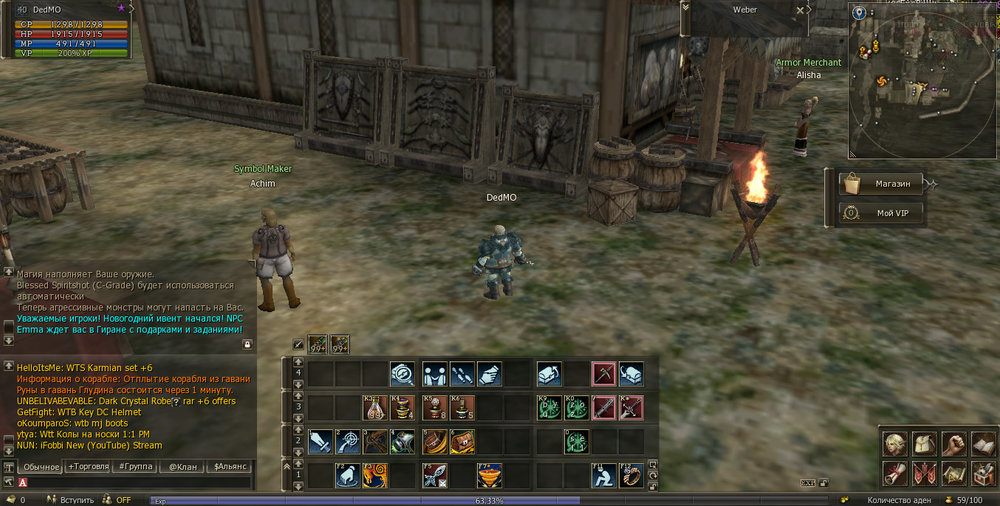Viewport: 1000px width, 506px height.
Task: Click the Вступить button in bottom bar
Action: (76, 499)
